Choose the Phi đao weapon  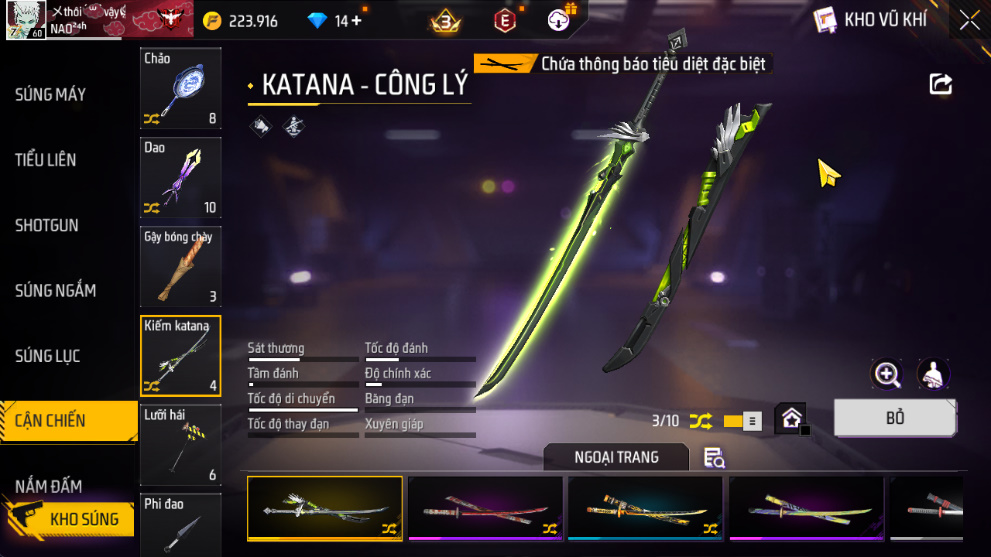pos(180,525)
